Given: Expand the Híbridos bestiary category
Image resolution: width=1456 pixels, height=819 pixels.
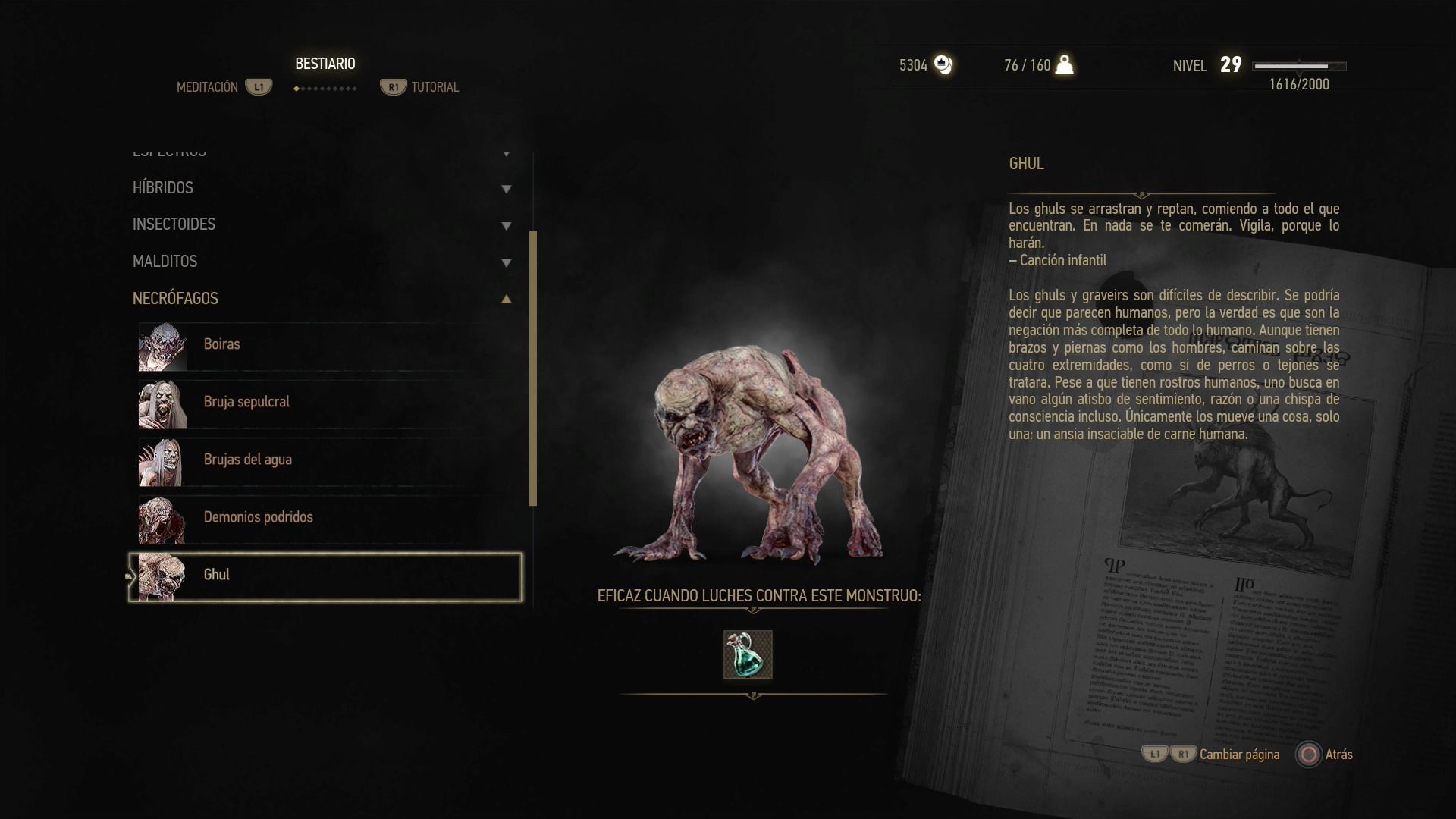Looking at the screenshot, I should tap(322, 188).
